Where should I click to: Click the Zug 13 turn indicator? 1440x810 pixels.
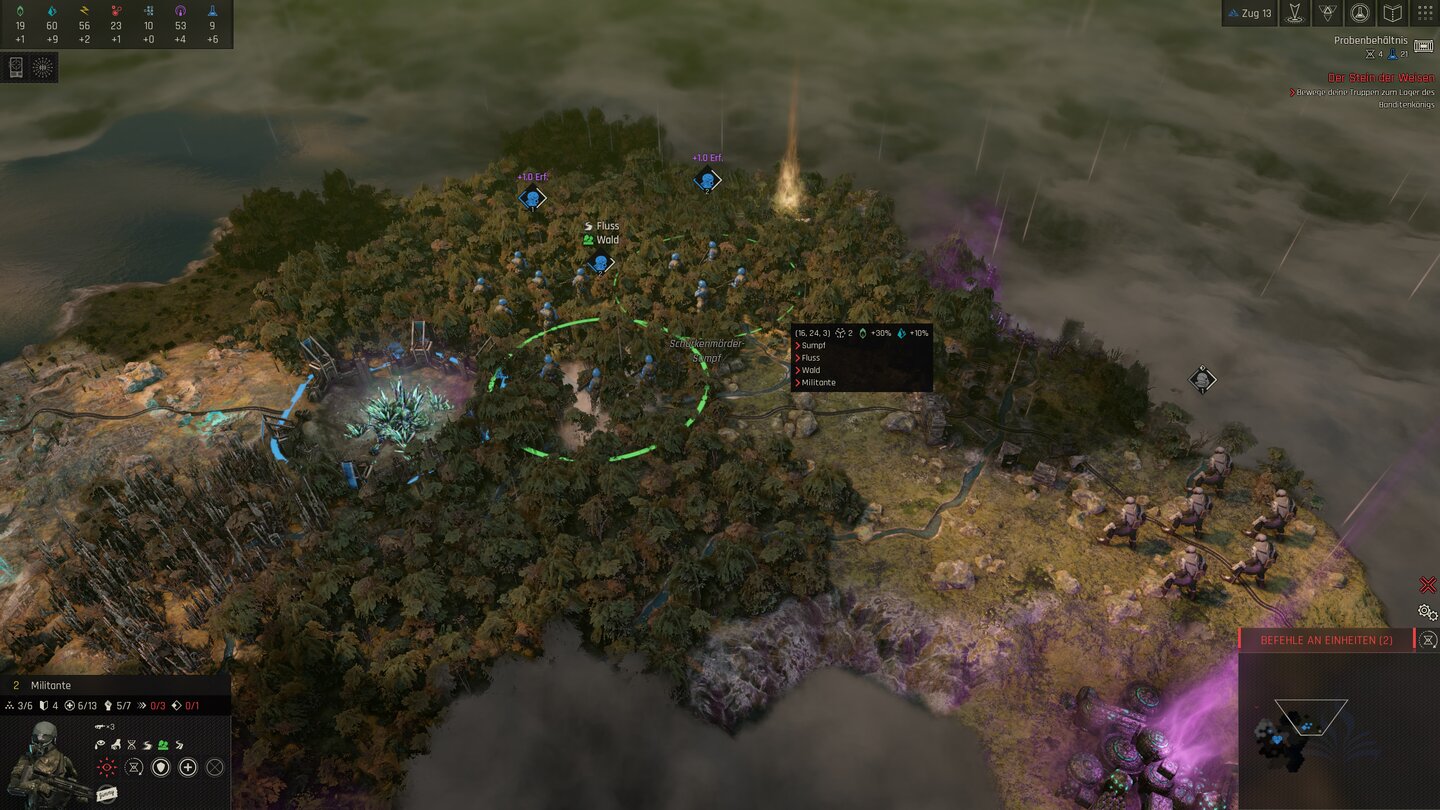click(1249, 13)
